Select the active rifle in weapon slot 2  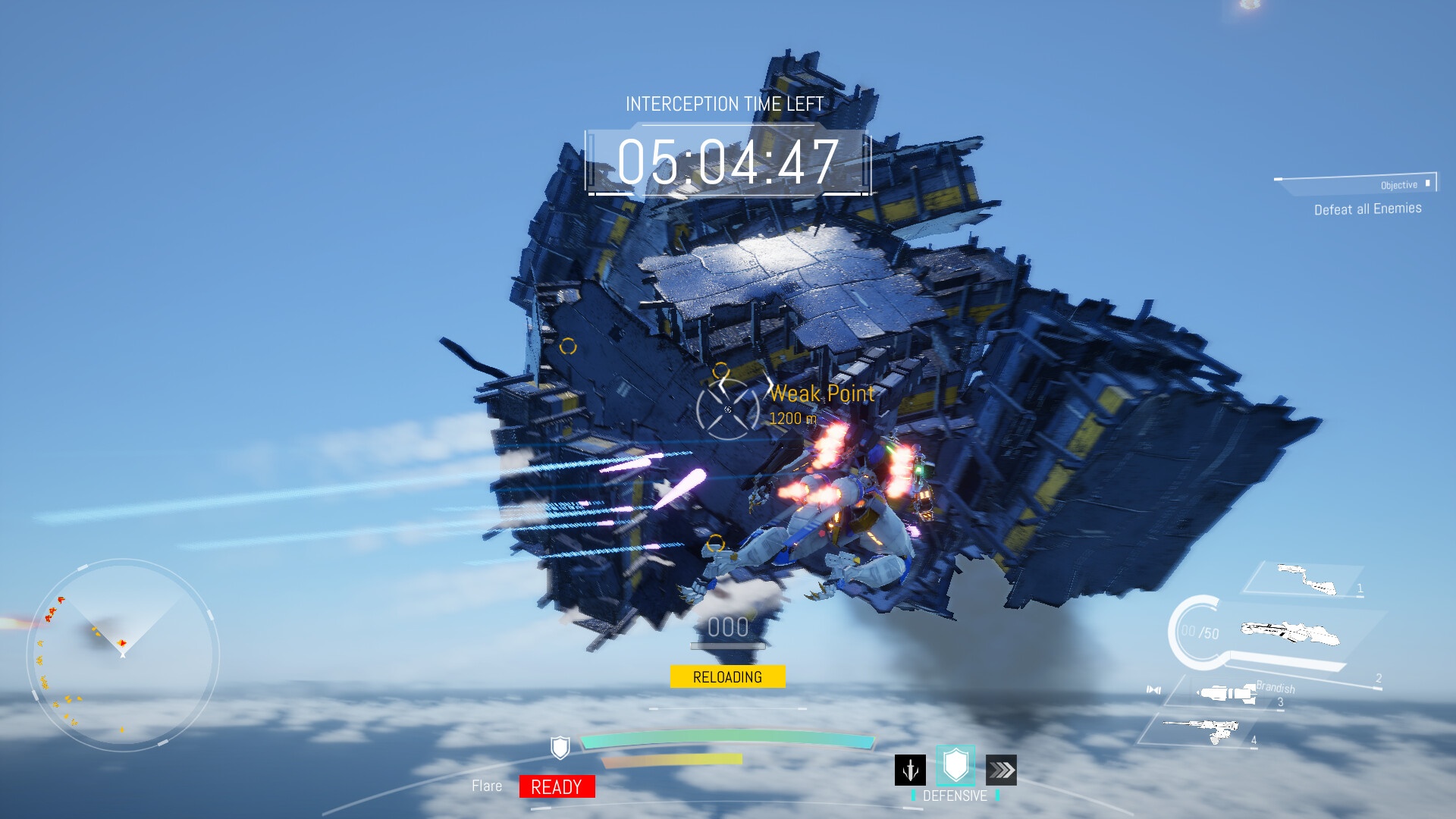click(x=1289, y=632)
